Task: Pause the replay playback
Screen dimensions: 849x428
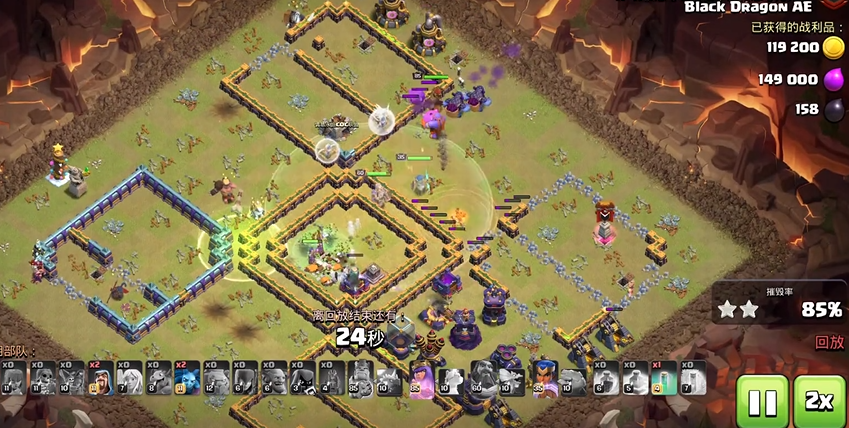Action: click(762, 402)
